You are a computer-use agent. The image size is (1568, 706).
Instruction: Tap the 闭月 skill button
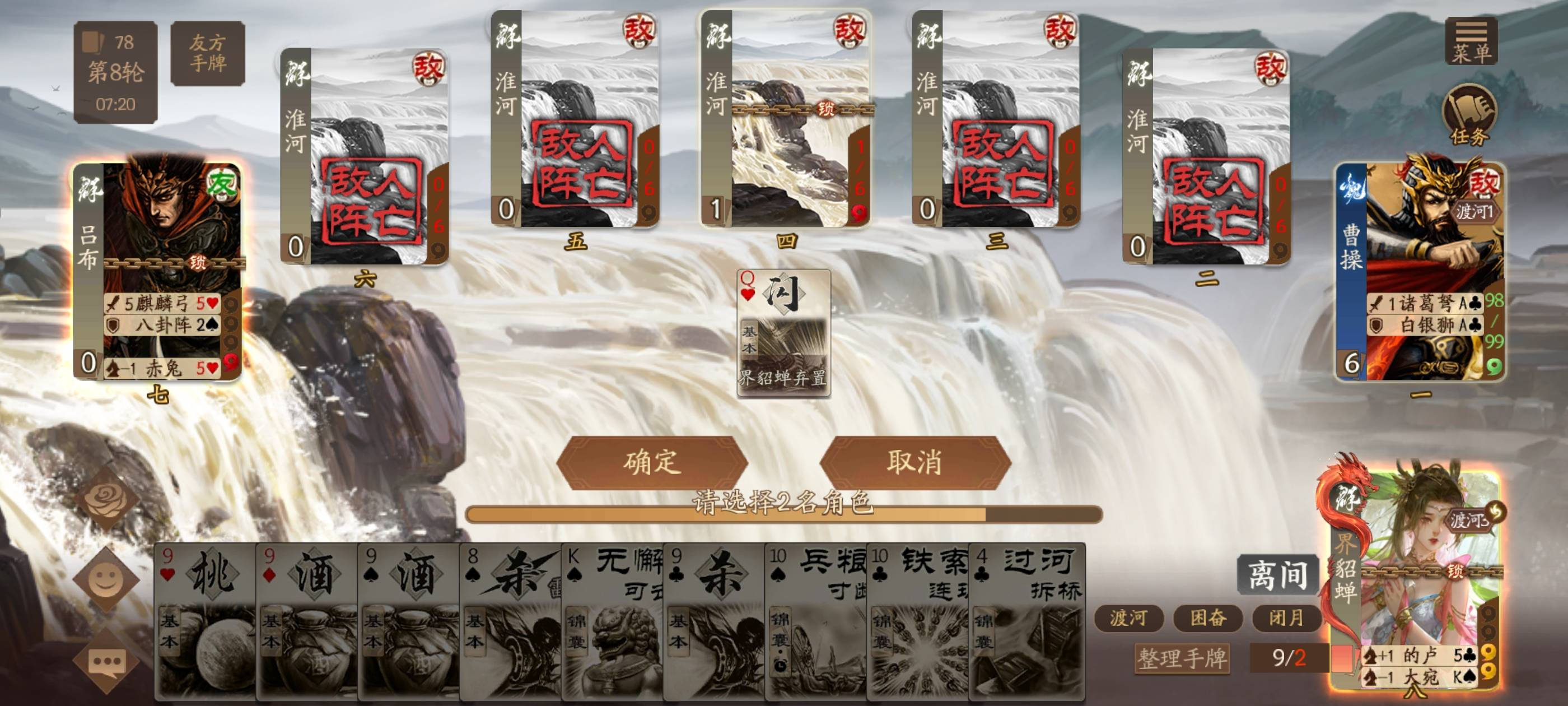tap(1286, 617)
